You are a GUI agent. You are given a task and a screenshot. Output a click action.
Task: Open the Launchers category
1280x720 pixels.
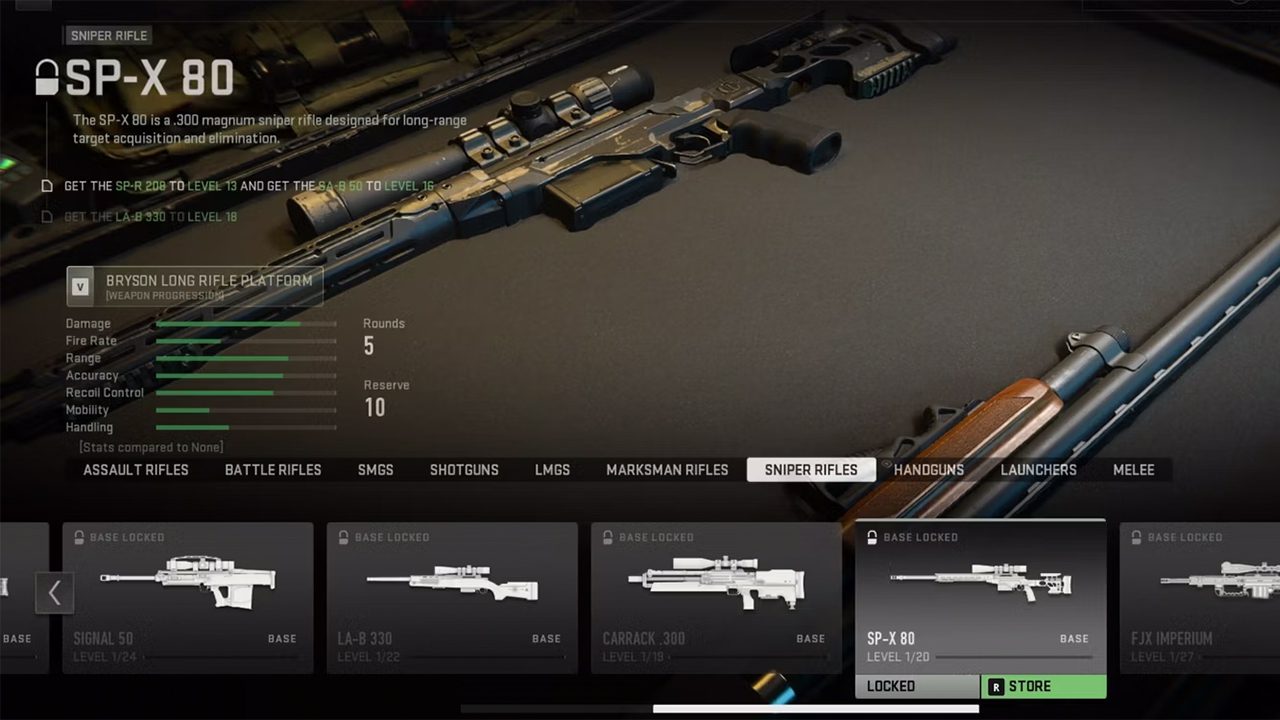(1038, 470)
